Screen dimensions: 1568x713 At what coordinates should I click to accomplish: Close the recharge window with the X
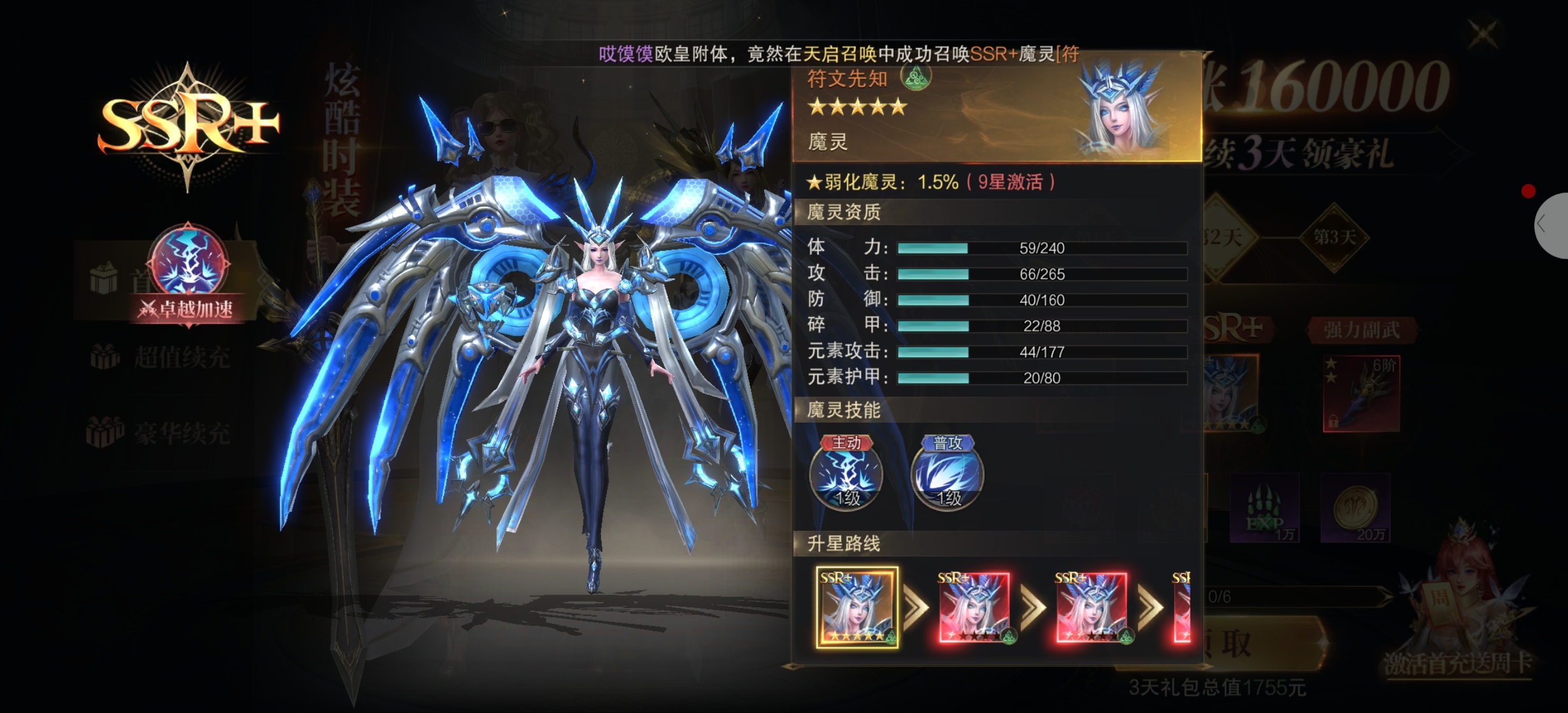tap(1483, 34)
